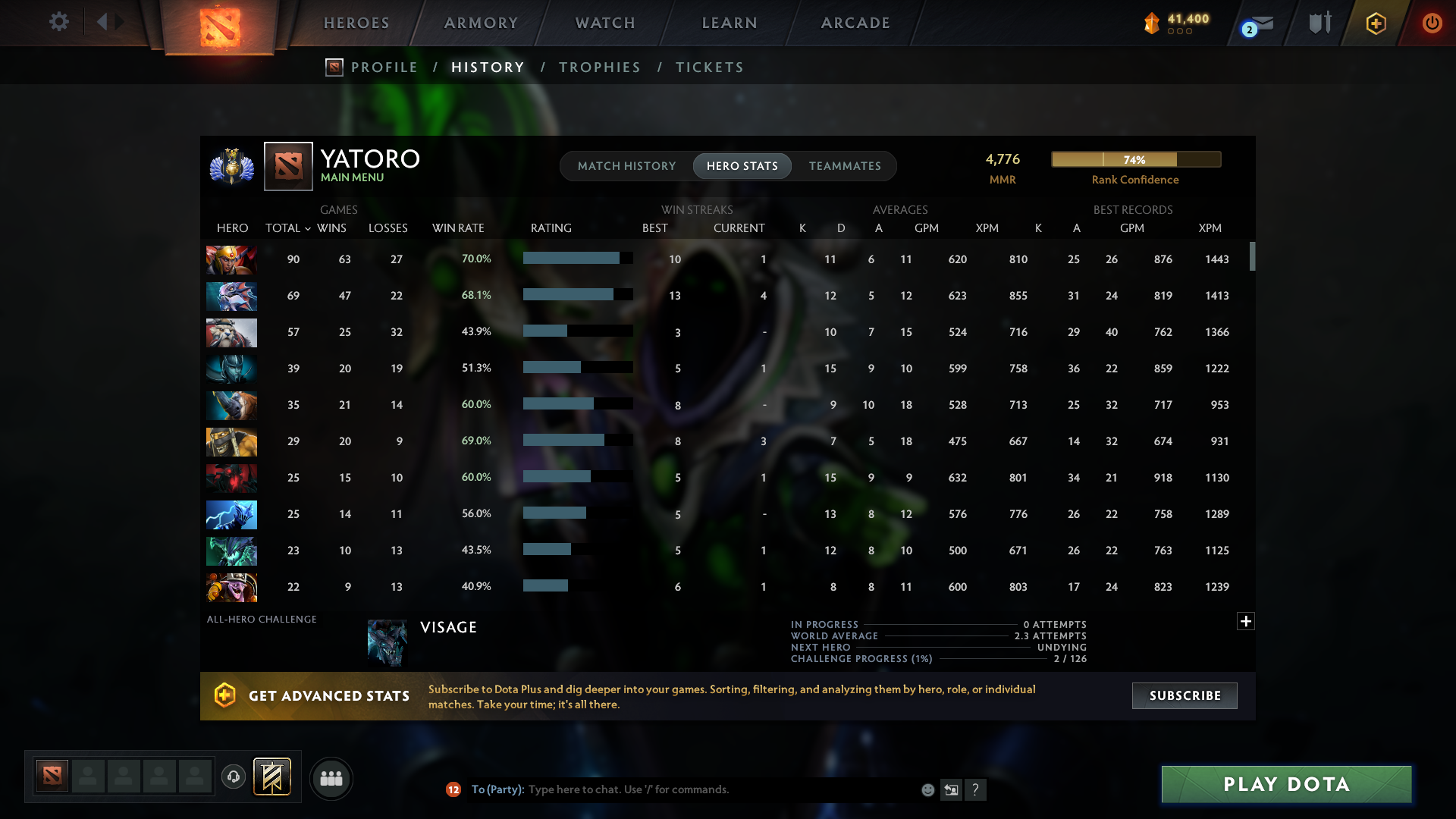The height and width of the screenshot is (819, 1456).
Task: Click the party chat input field
Action: coord(682,789)
